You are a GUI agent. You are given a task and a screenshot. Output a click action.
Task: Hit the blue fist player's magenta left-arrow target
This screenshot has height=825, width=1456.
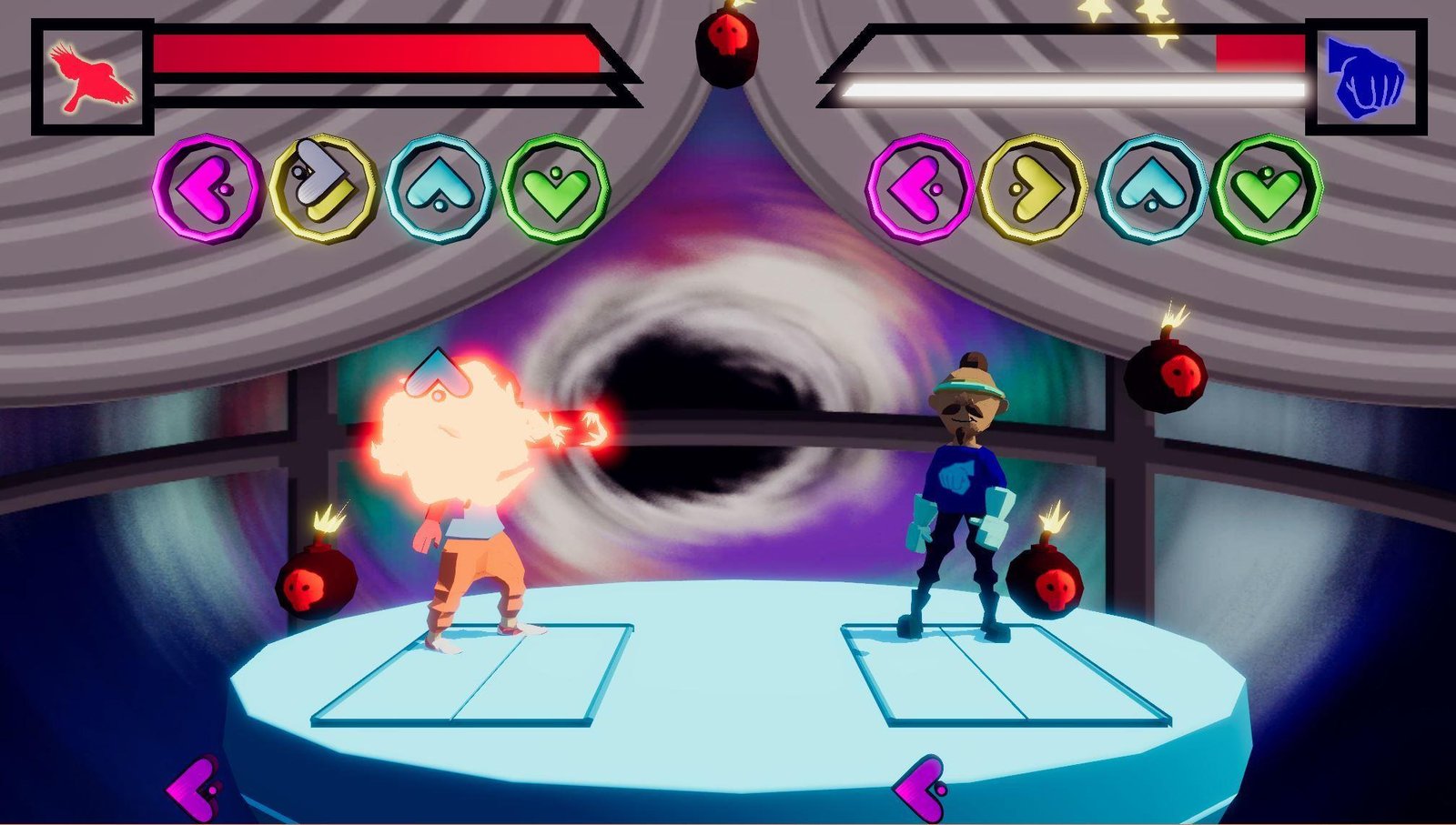[x=919, y=188]
